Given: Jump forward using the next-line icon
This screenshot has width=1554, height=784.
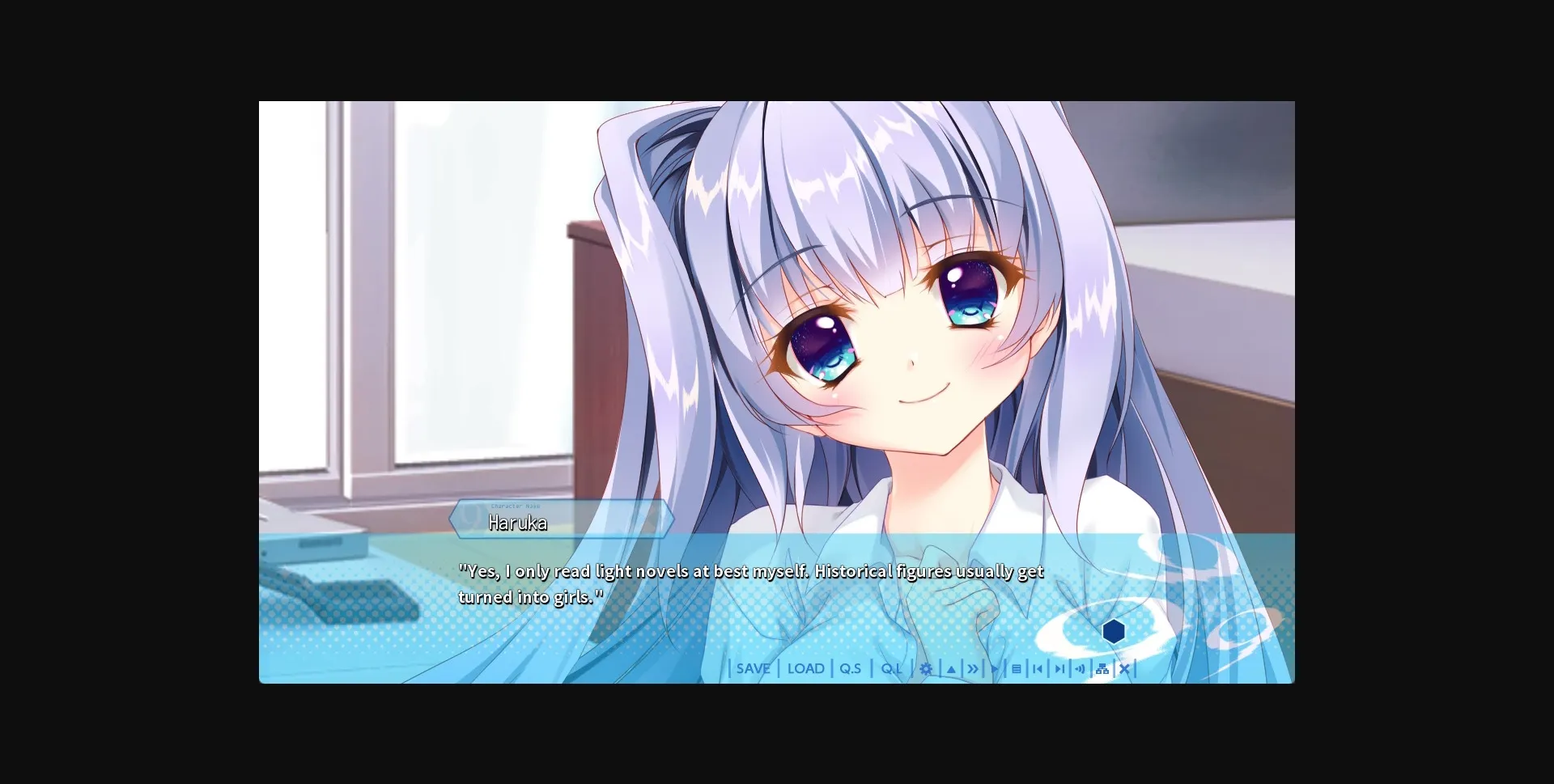Looking at the screenshot, I should pos(1060,668).
